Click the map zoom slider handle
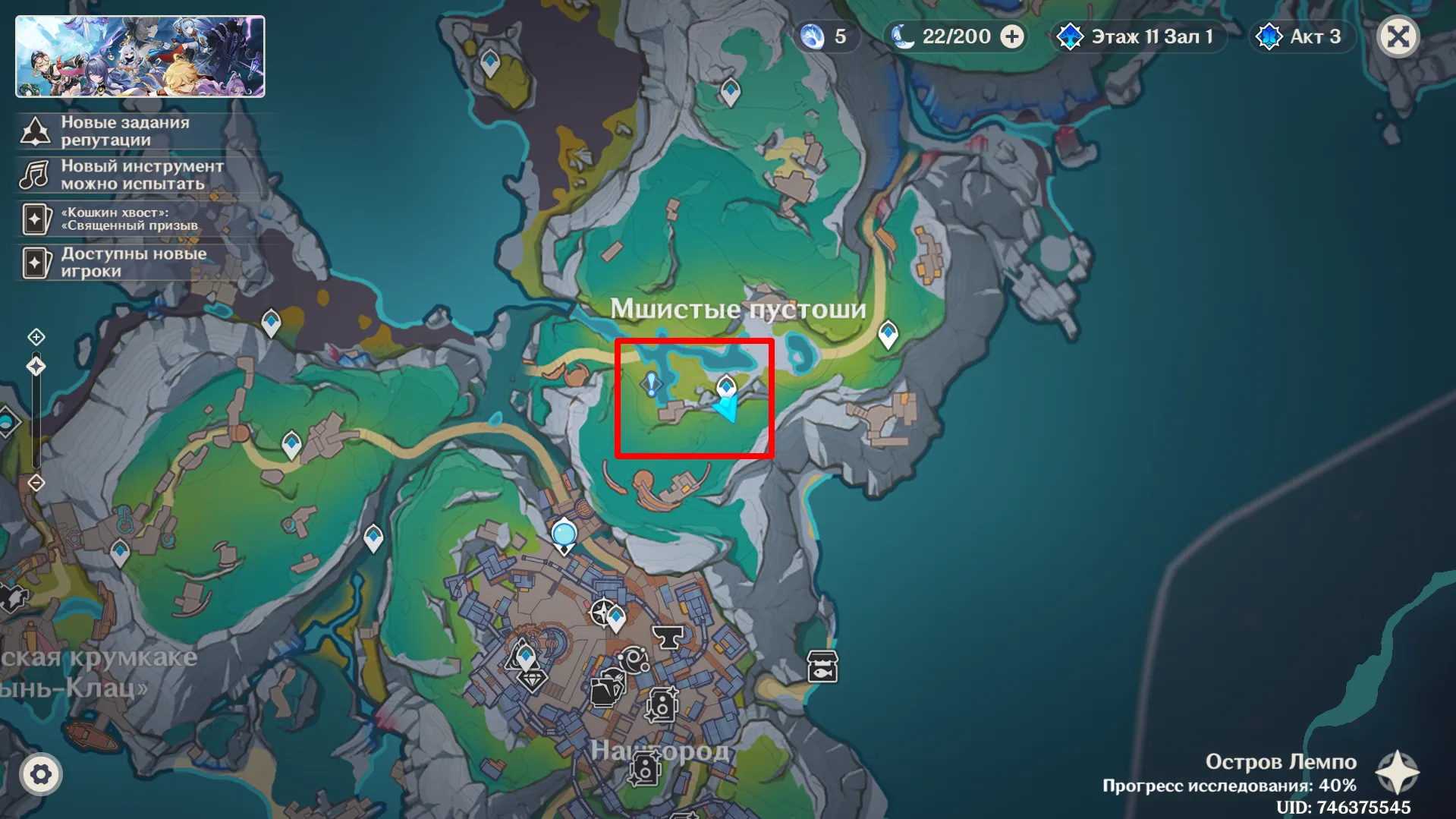 coord(36,367)
